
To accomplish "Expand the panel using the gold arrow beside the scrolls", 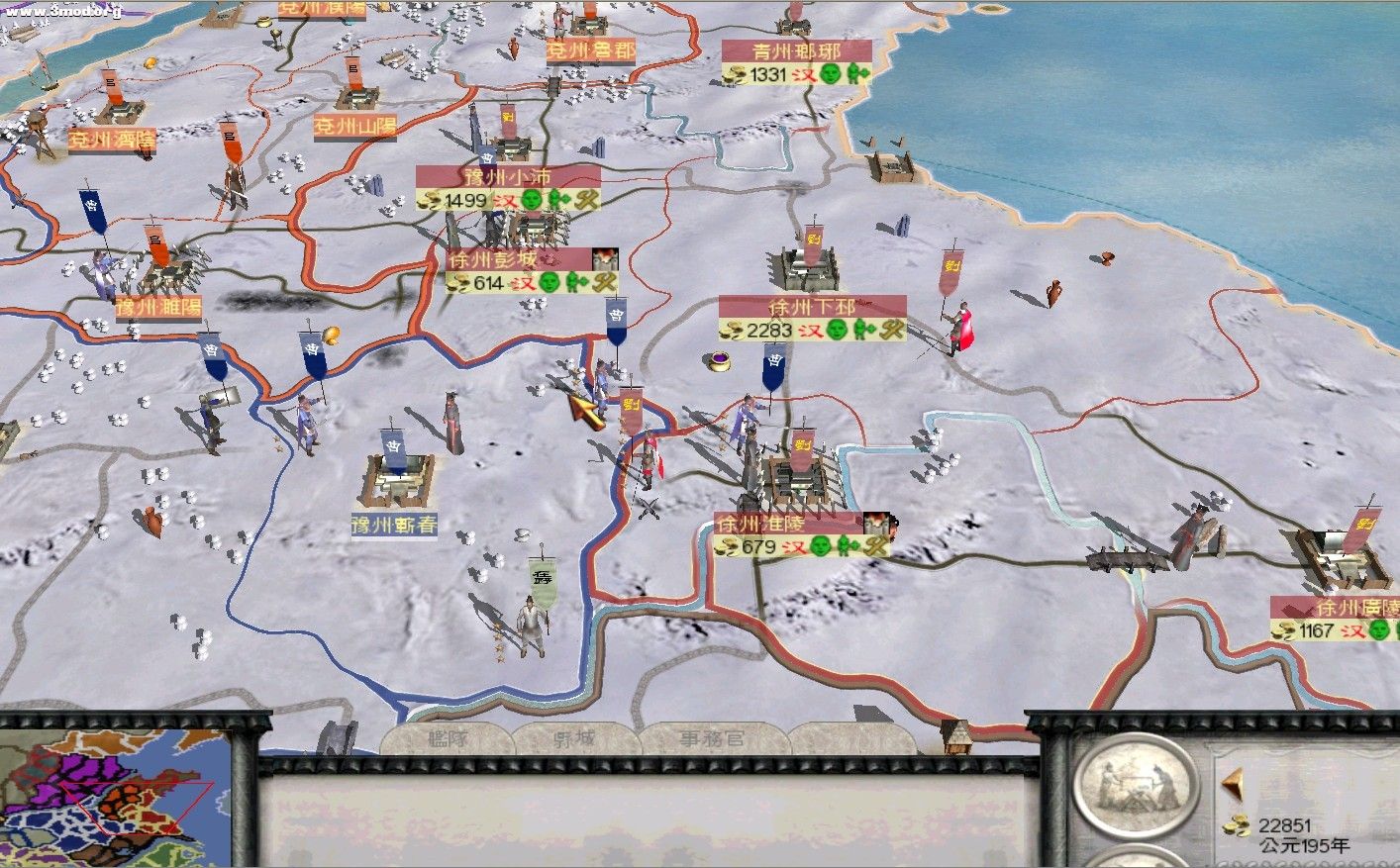I will point(1233,784).
